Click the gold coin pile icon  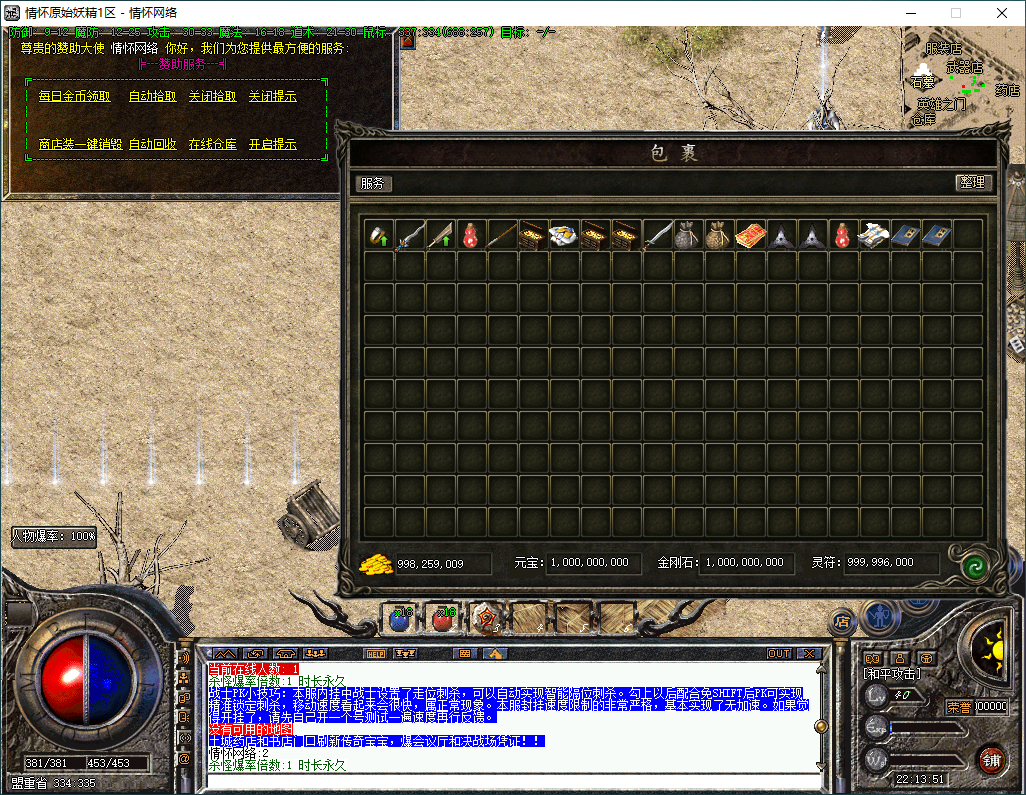[x=375, y=564]
